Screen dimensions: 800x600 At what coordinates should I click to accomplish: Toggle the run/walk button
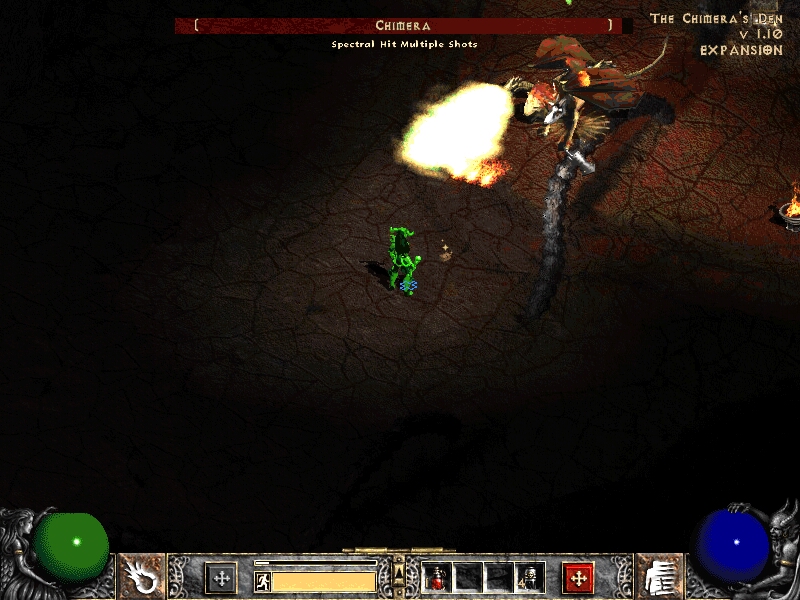(262, 581)
